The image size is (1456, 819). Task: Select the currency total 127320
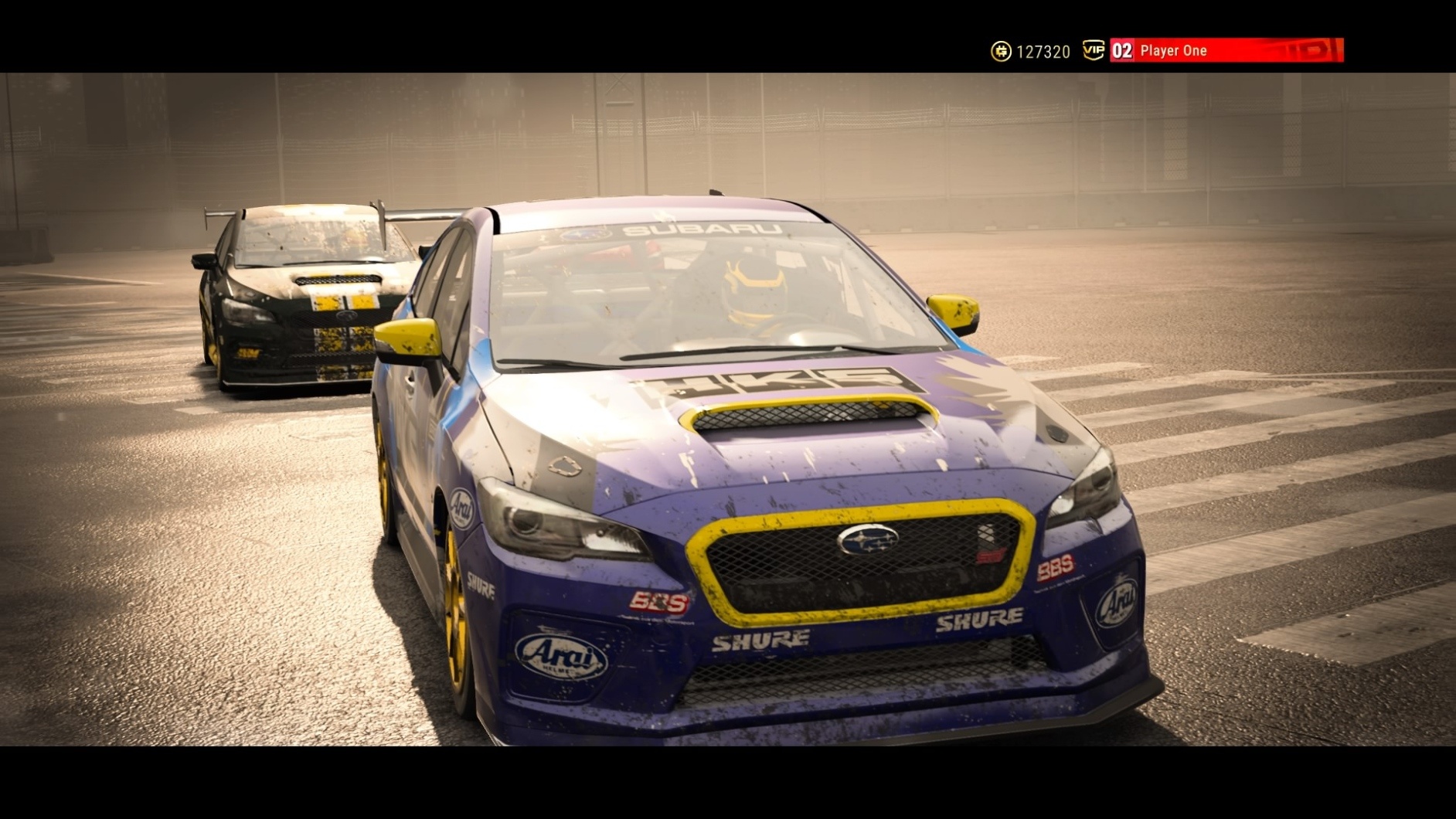tap(1043, 50)
